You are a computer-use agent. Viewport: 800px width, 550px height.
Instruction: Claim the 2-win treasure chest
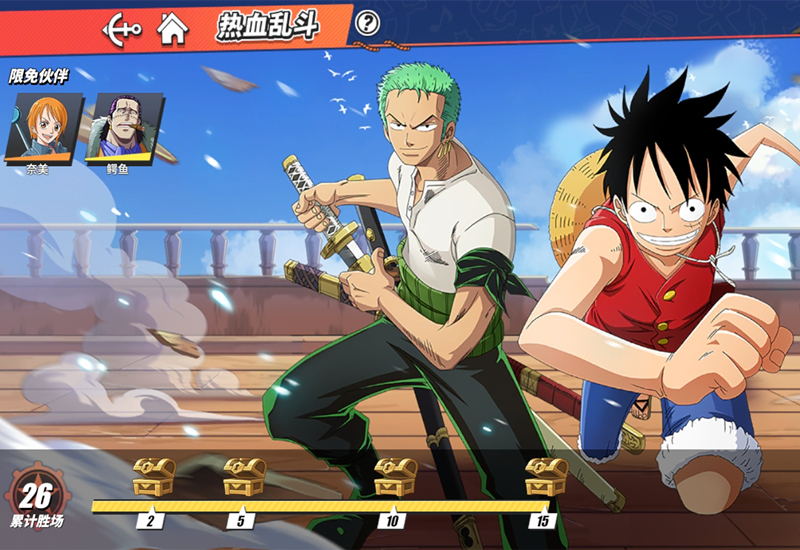pos(153,477)
